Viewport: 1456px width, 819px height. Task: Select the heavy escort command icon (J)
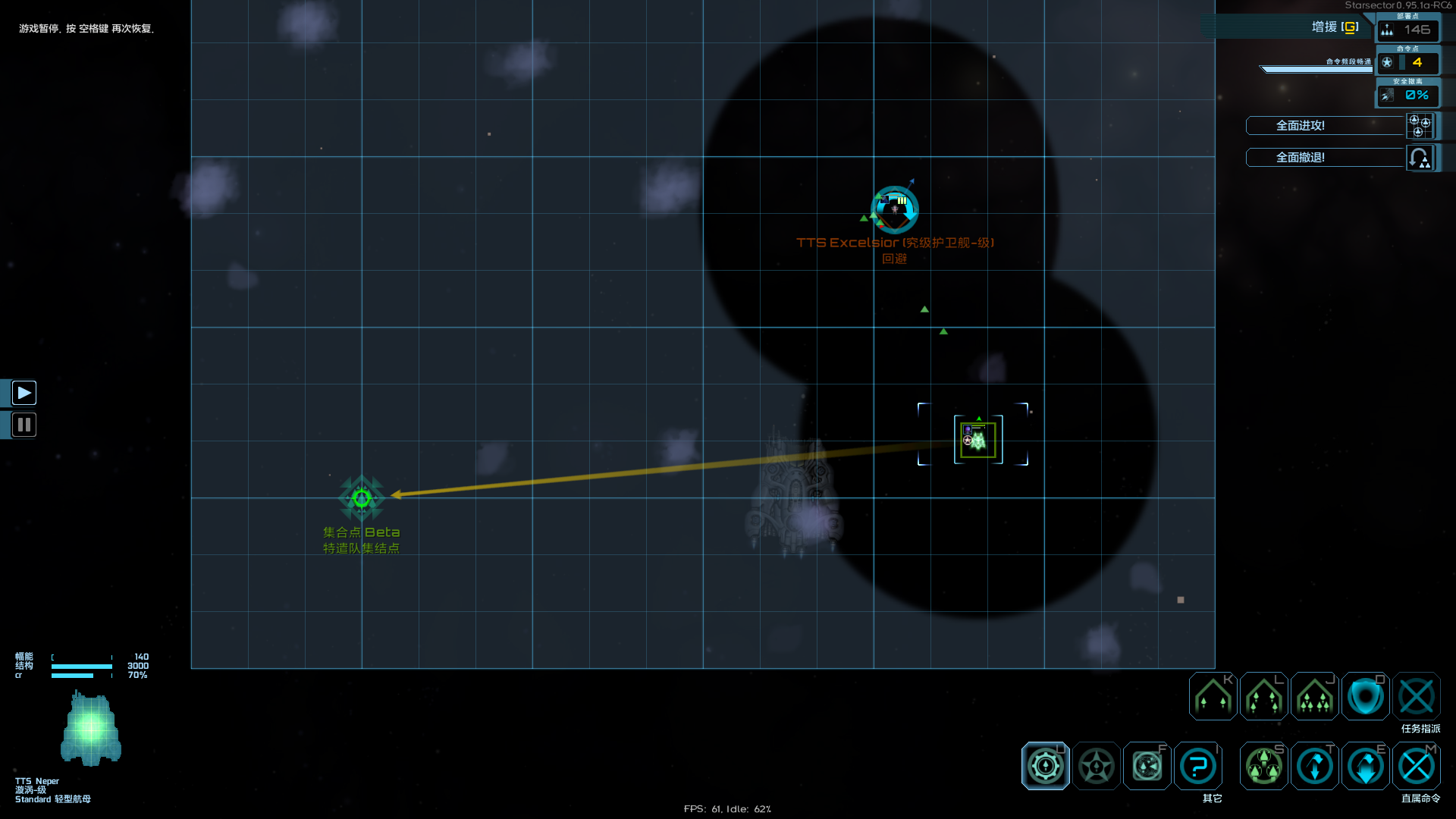coord(1313,696)
